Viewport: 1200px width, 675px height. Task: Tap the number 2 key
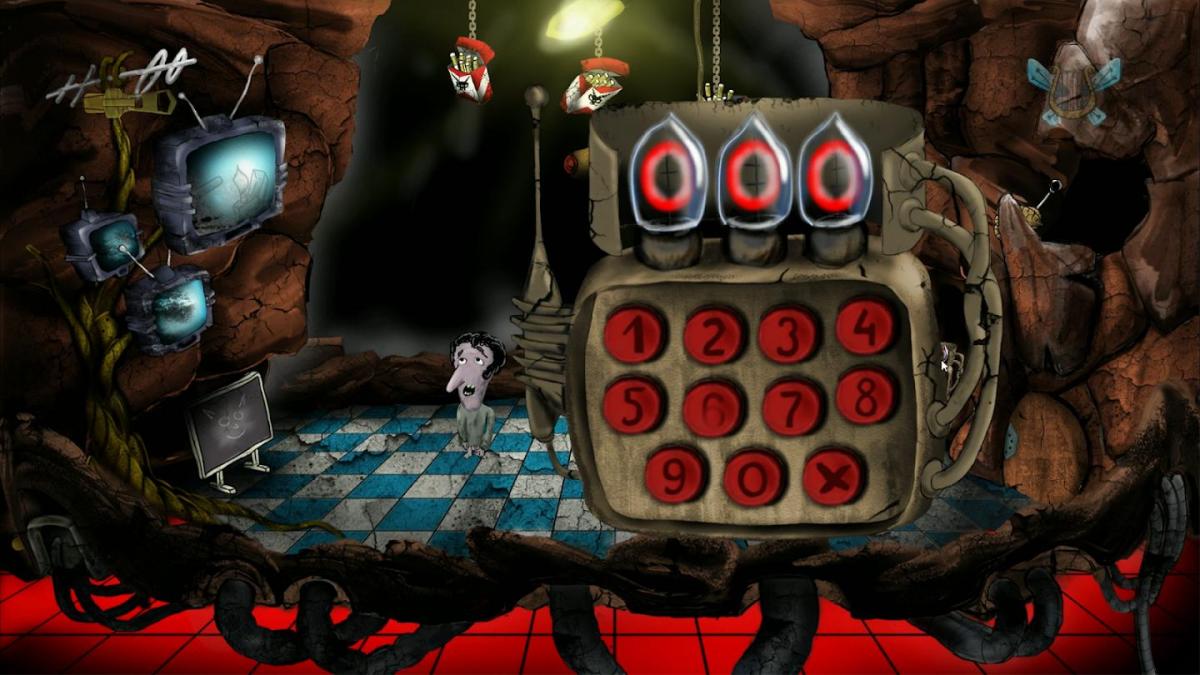[x=713, y=335]
